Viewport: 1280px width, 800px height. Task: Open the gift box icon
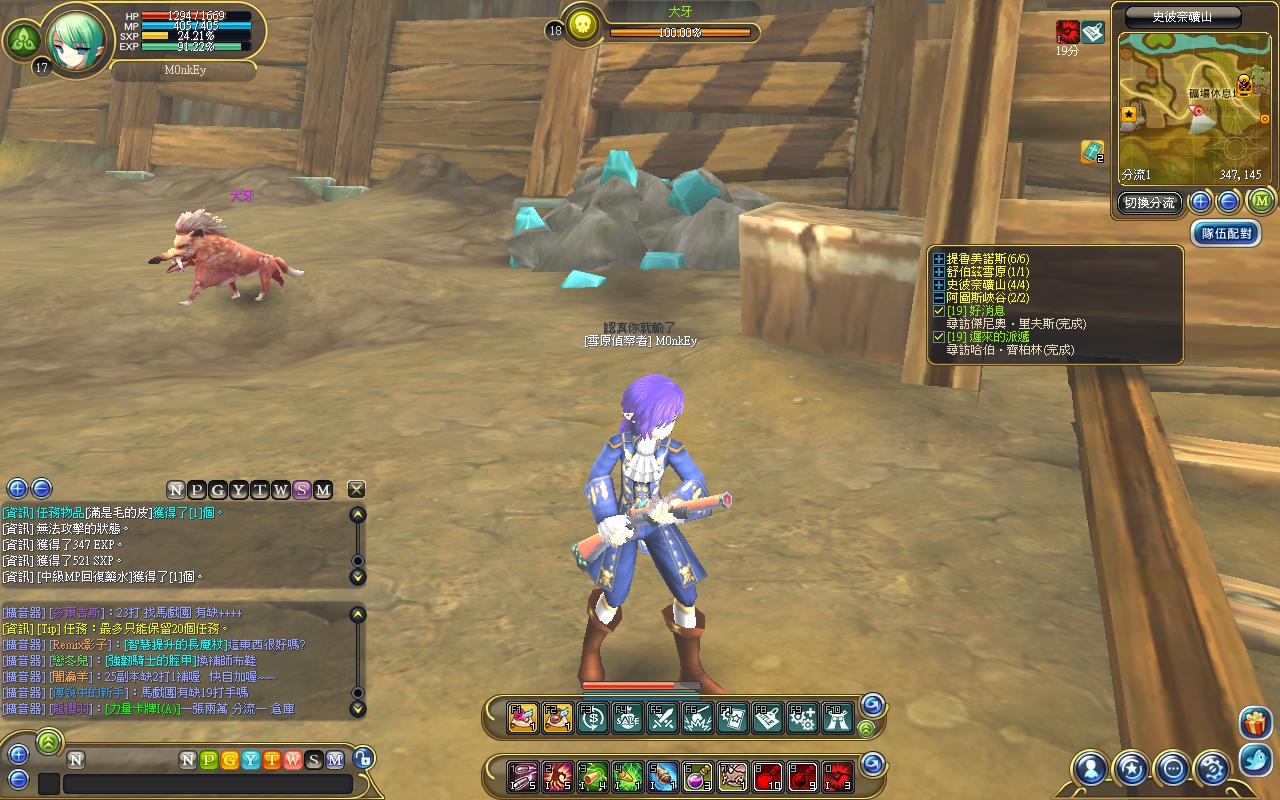(x=1255, y=722)
